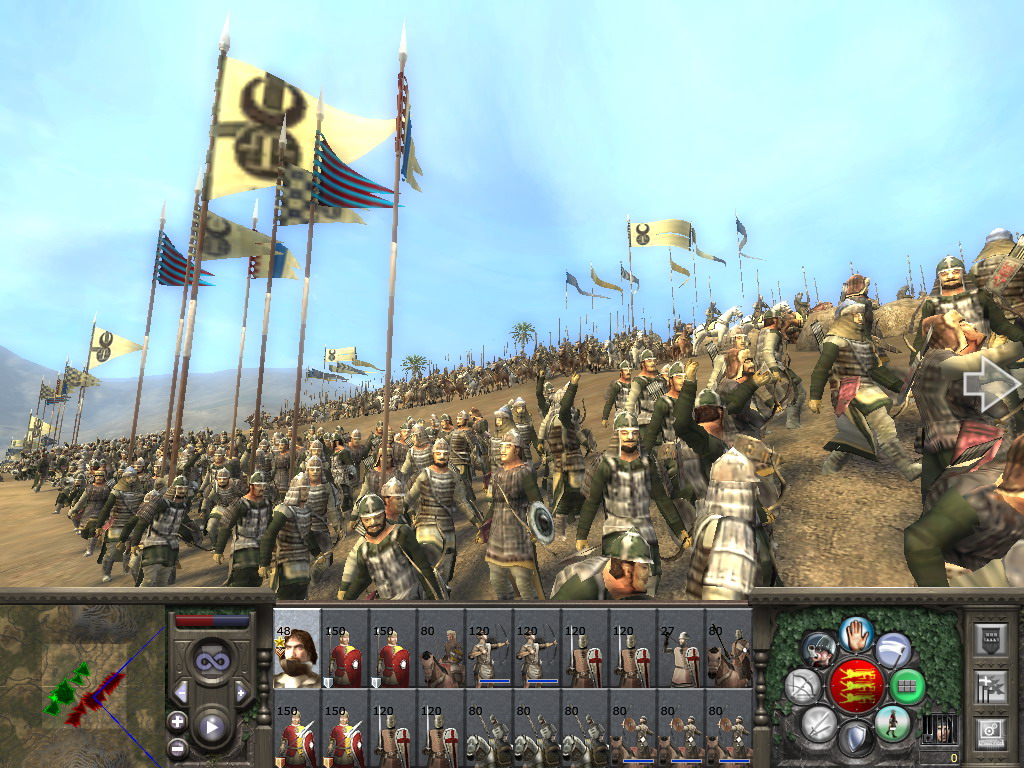Open group formations with the green grid button
The width and height of the screenshot is (1024, 768).
pos(908,687)
